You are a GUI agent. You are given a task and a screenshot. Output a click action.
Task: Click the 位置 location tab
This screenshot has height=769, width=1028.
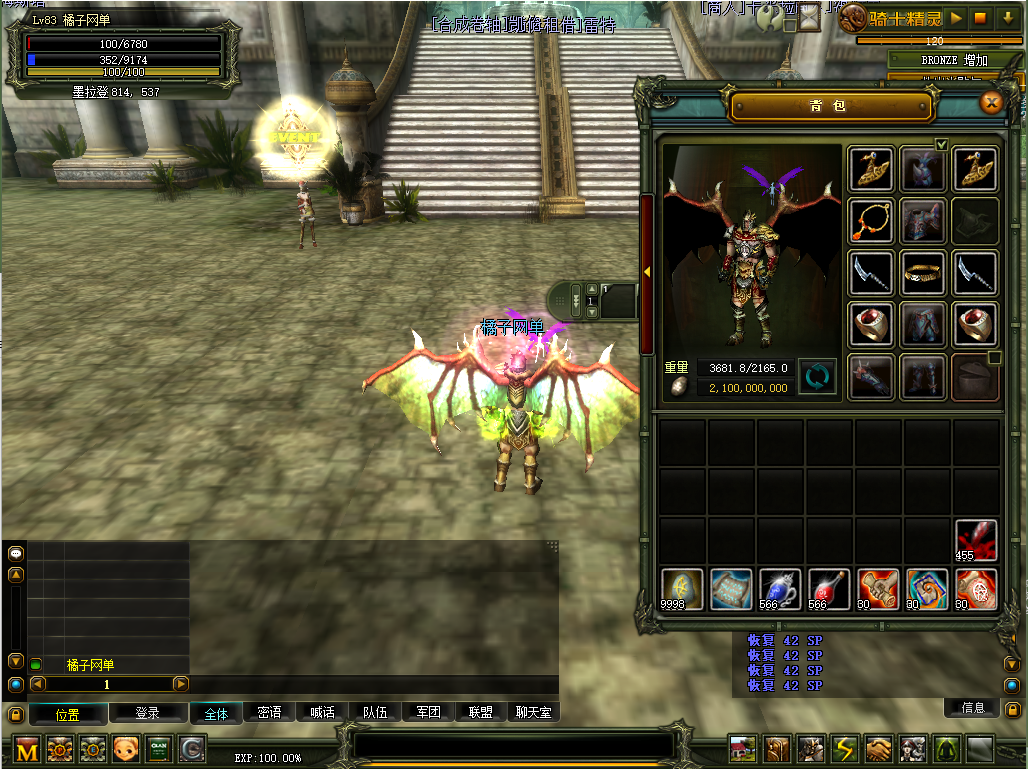pyautogui.click(x=68, y=714)
